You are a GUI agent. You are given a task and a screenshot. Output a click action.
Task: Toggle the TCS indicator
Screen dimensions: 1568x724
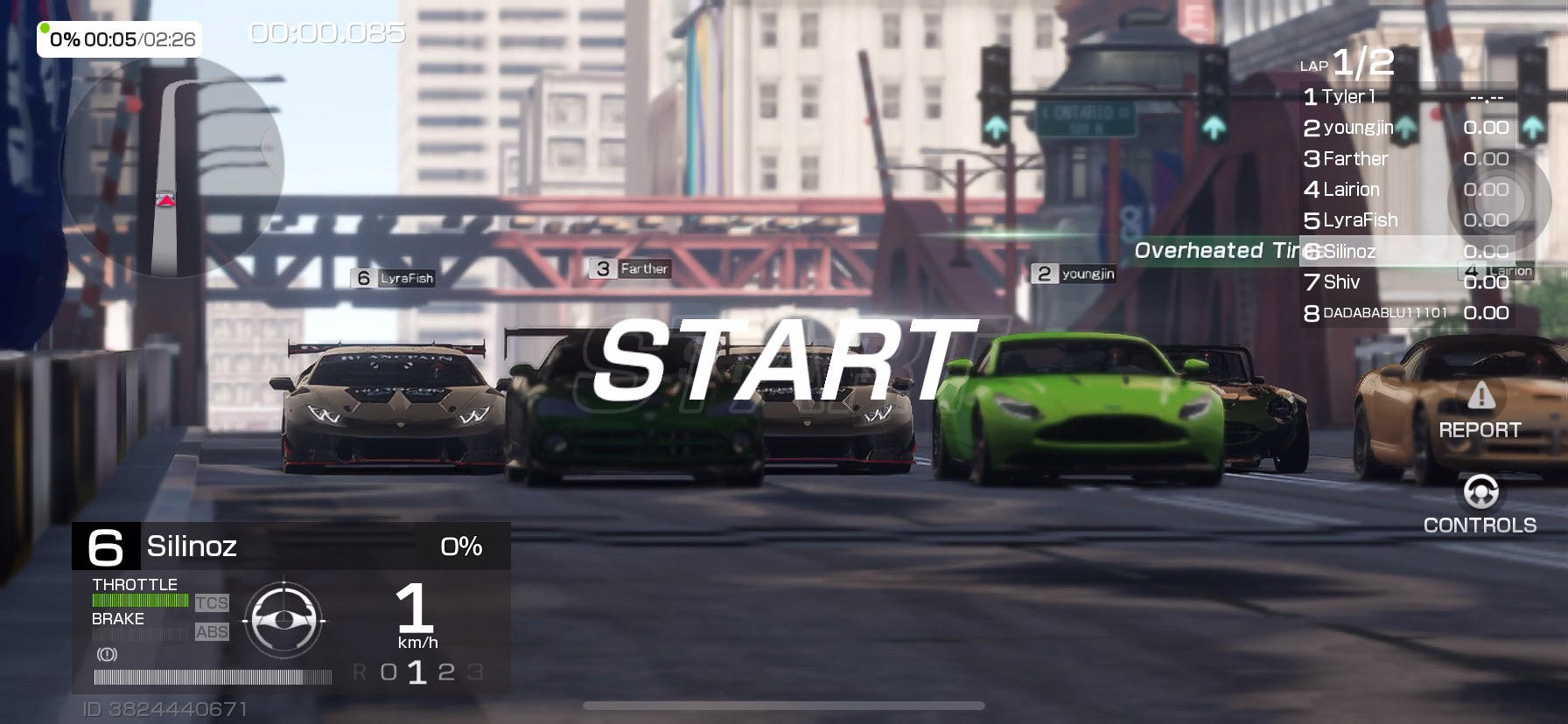click(x=212, y=602)
